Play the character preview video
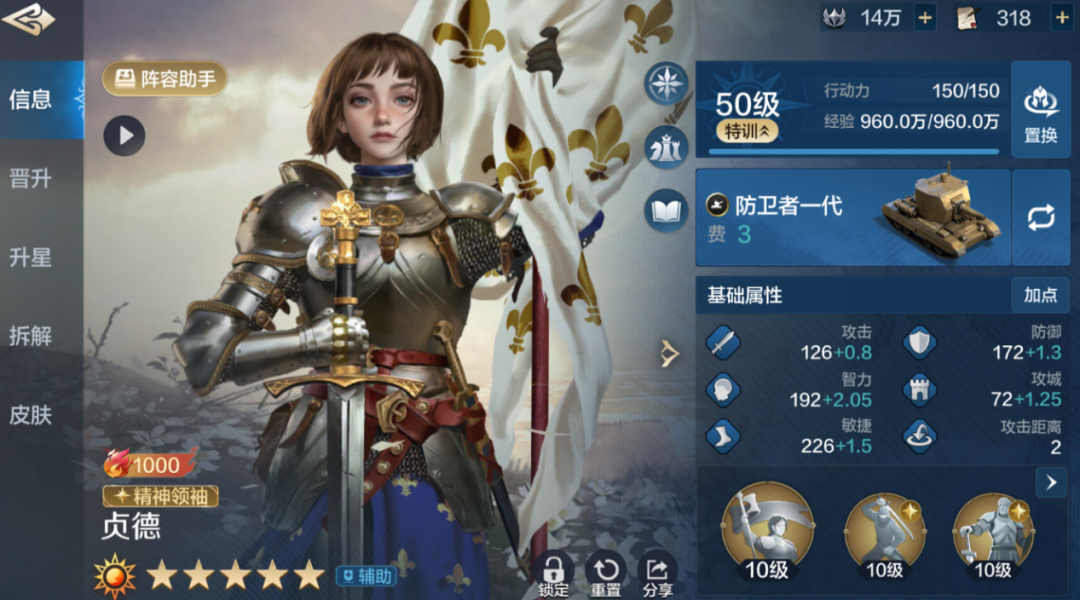The width and height of the screenshot is (1080, 600). point(125,136)
